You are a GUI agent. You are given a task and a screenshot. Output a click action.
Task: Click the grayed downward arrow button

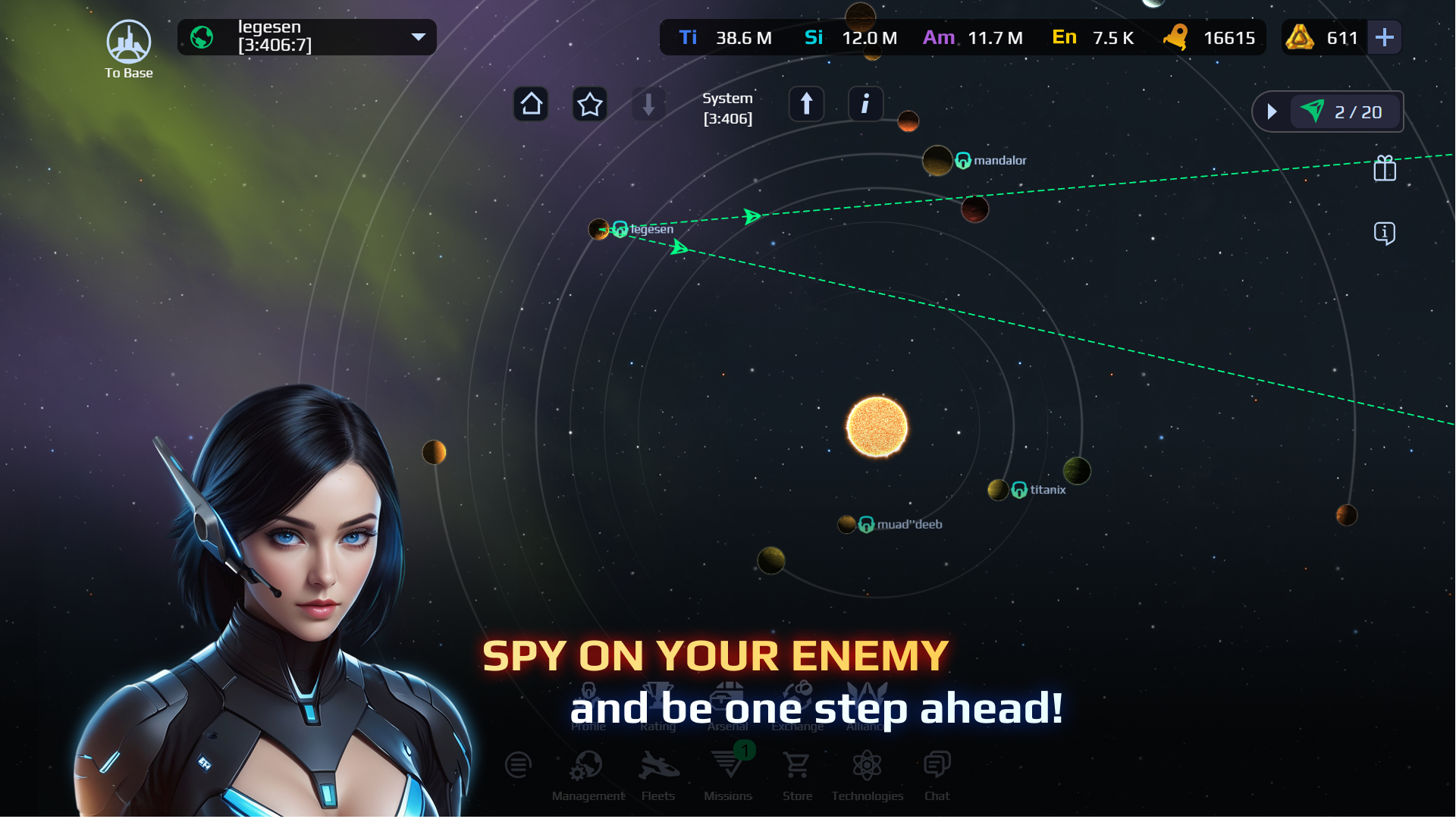pyautogui.click(x=648, y=104)
